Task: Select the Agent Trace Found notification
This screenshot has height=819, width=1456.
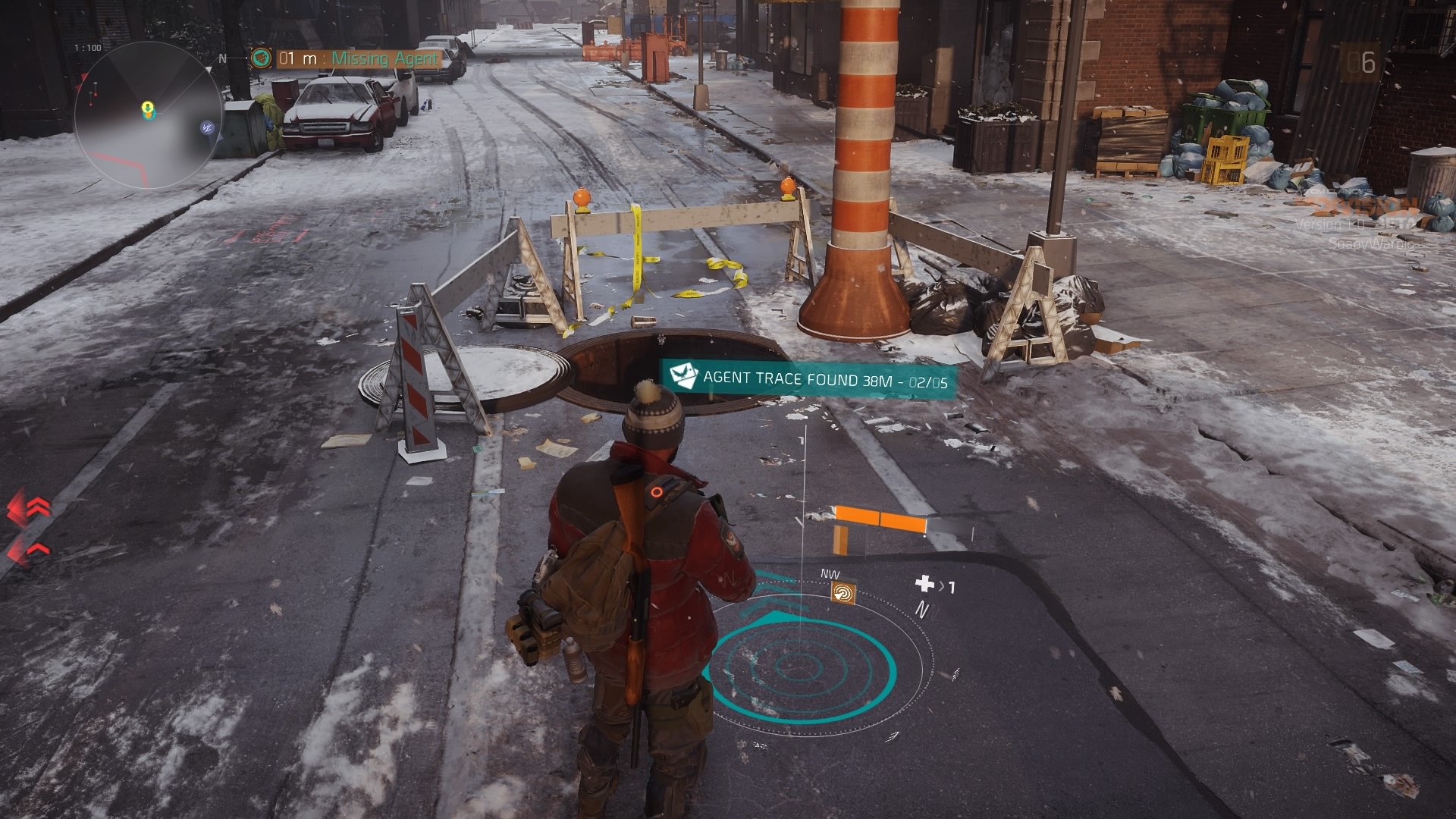Action: tap(809, 379)
